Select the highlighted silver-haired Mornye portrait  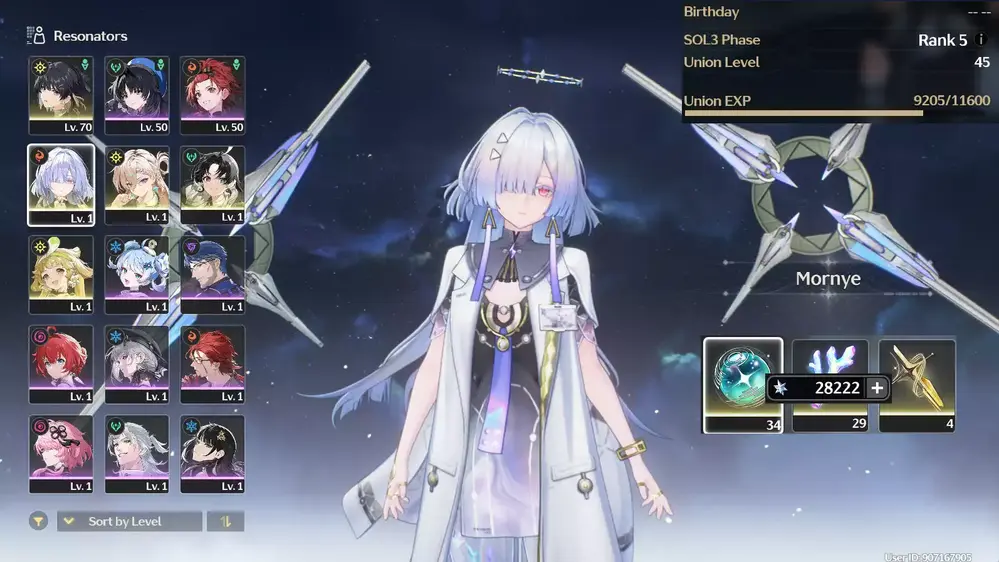[61, 185]
